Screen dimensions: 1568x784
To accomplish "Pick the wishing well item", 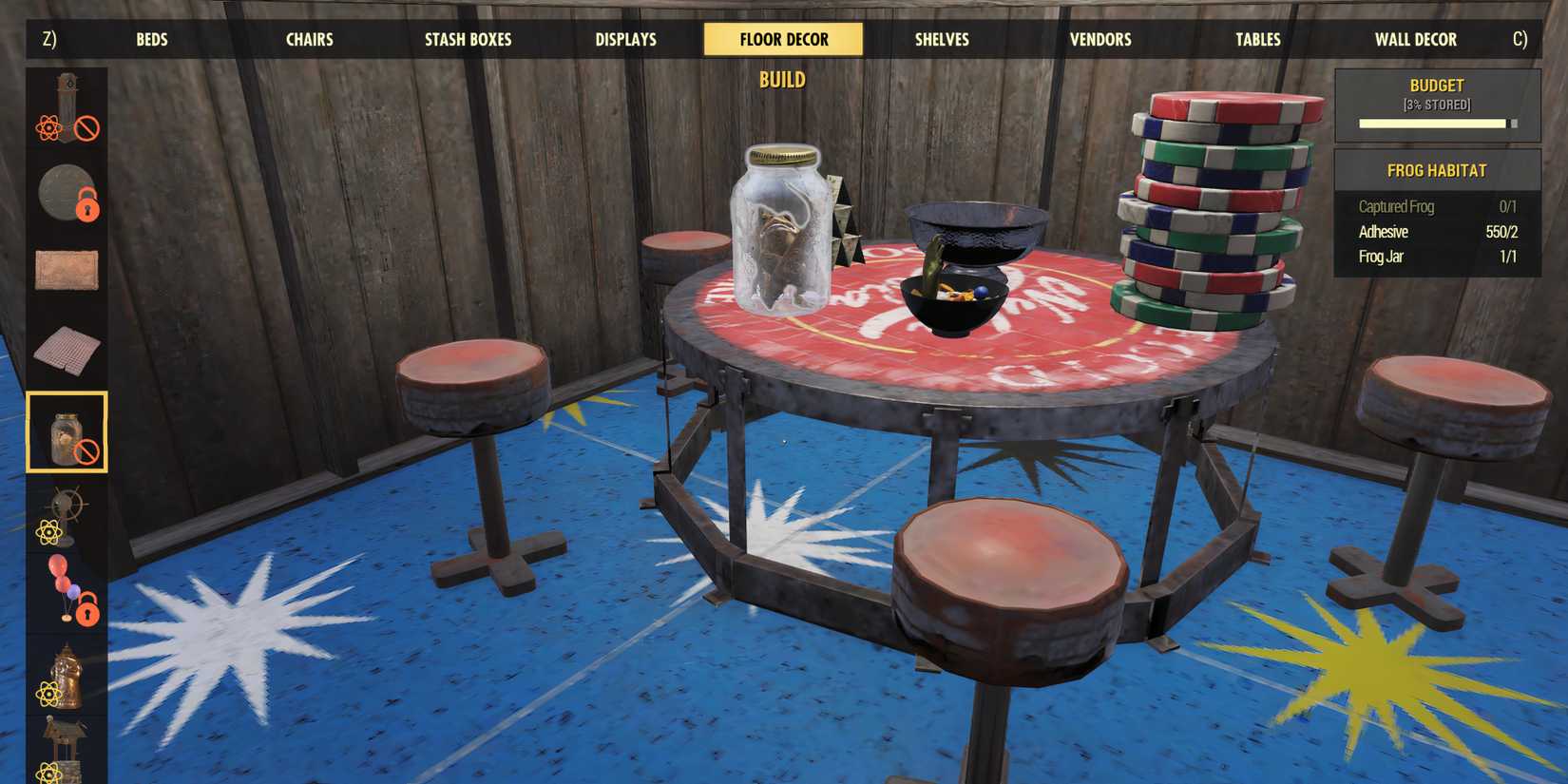I will [x=67, y=741].
